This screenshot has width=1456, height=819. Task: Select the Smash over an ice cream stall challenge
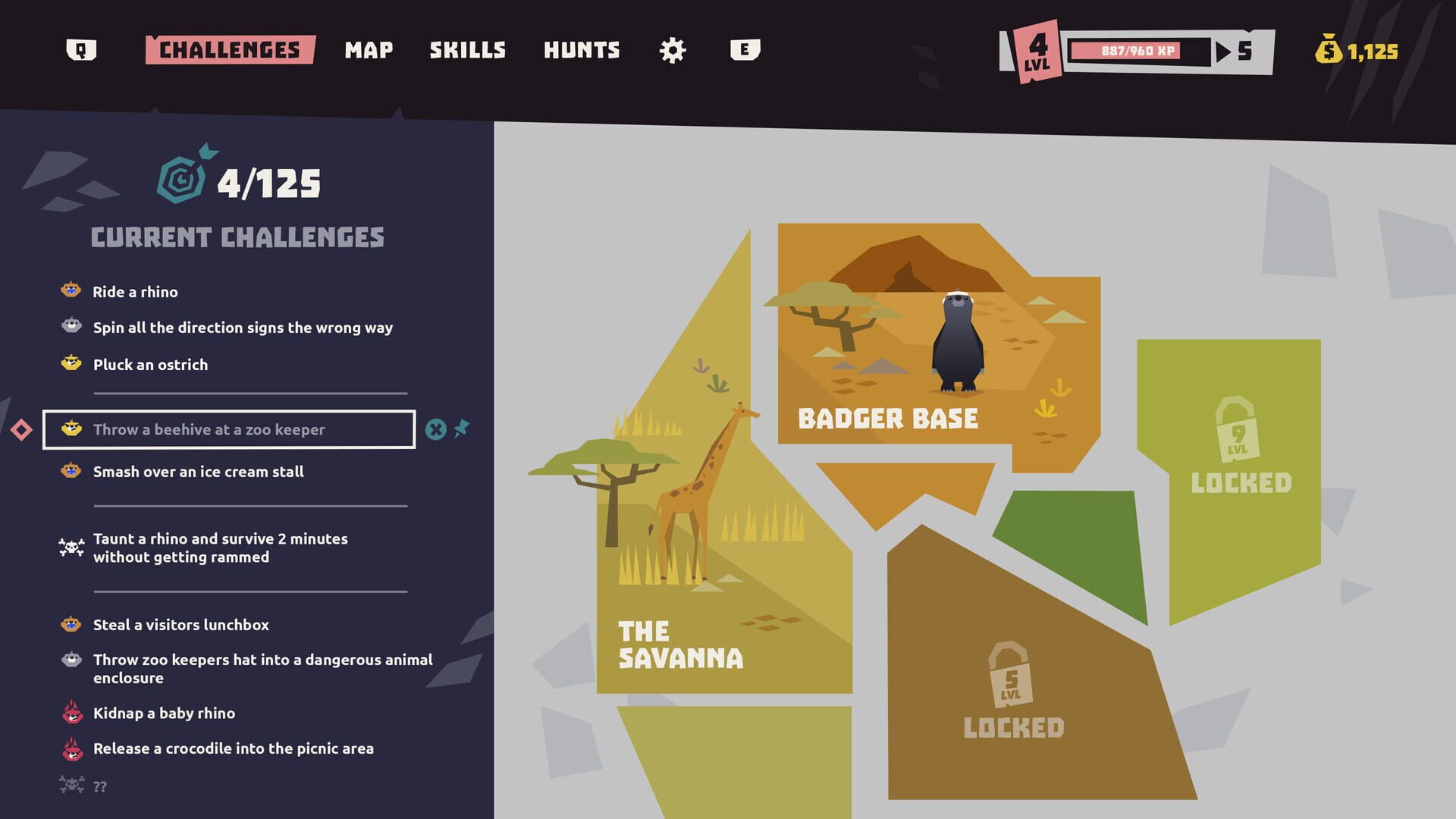click(198, 471)
